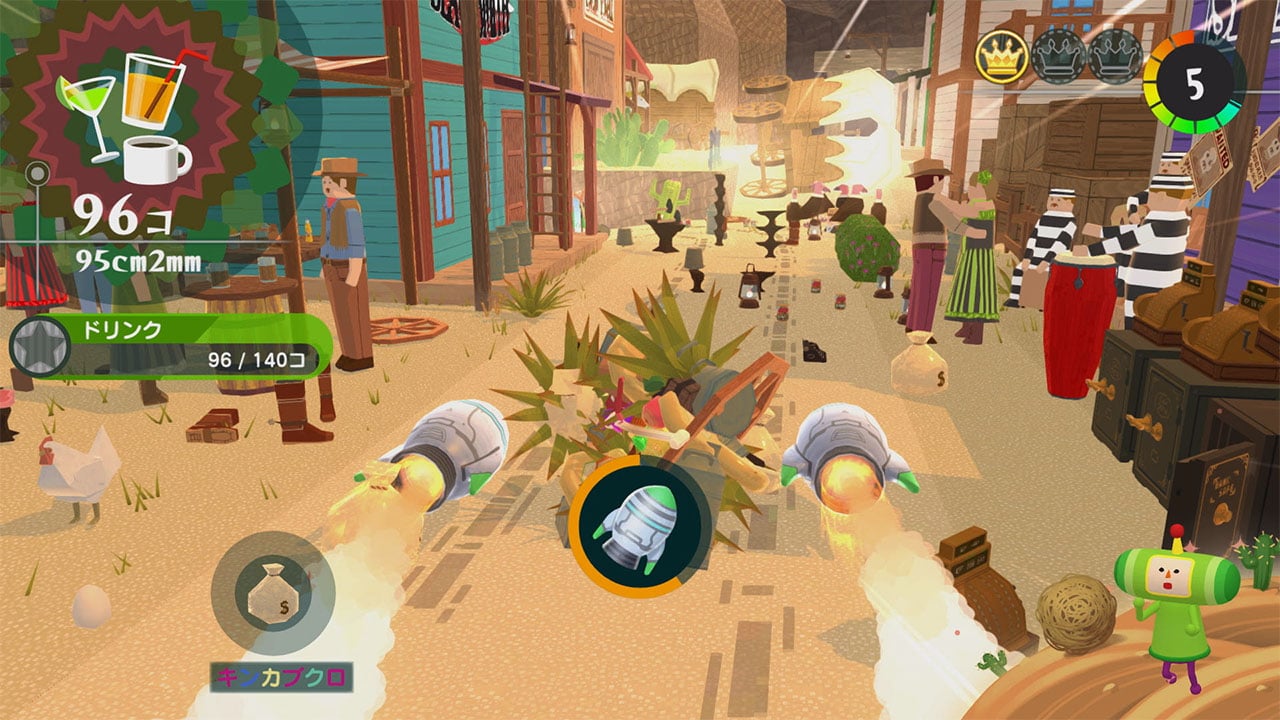1280x720 pixels.
Task: Click the gold crown icon
Action: coord(1001,58)
